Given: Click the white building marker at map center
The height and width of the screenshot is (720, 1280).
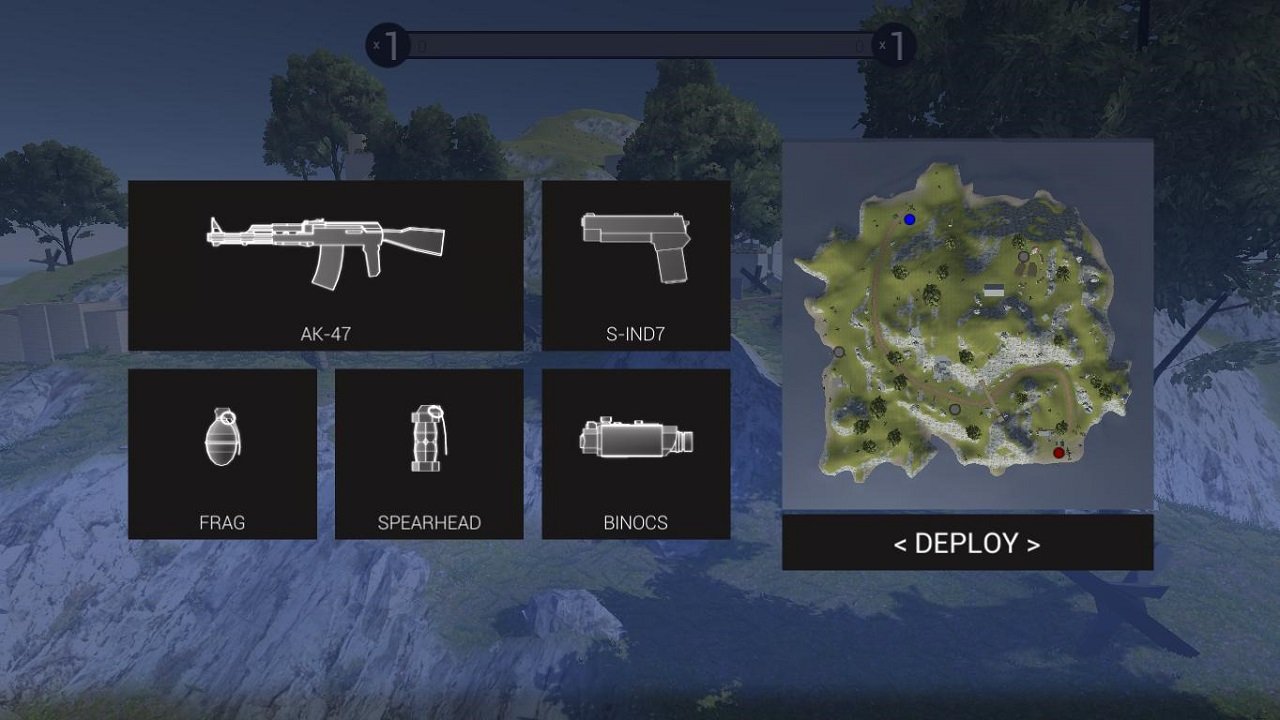Looking at the screenshot, I should click(996, 288).
